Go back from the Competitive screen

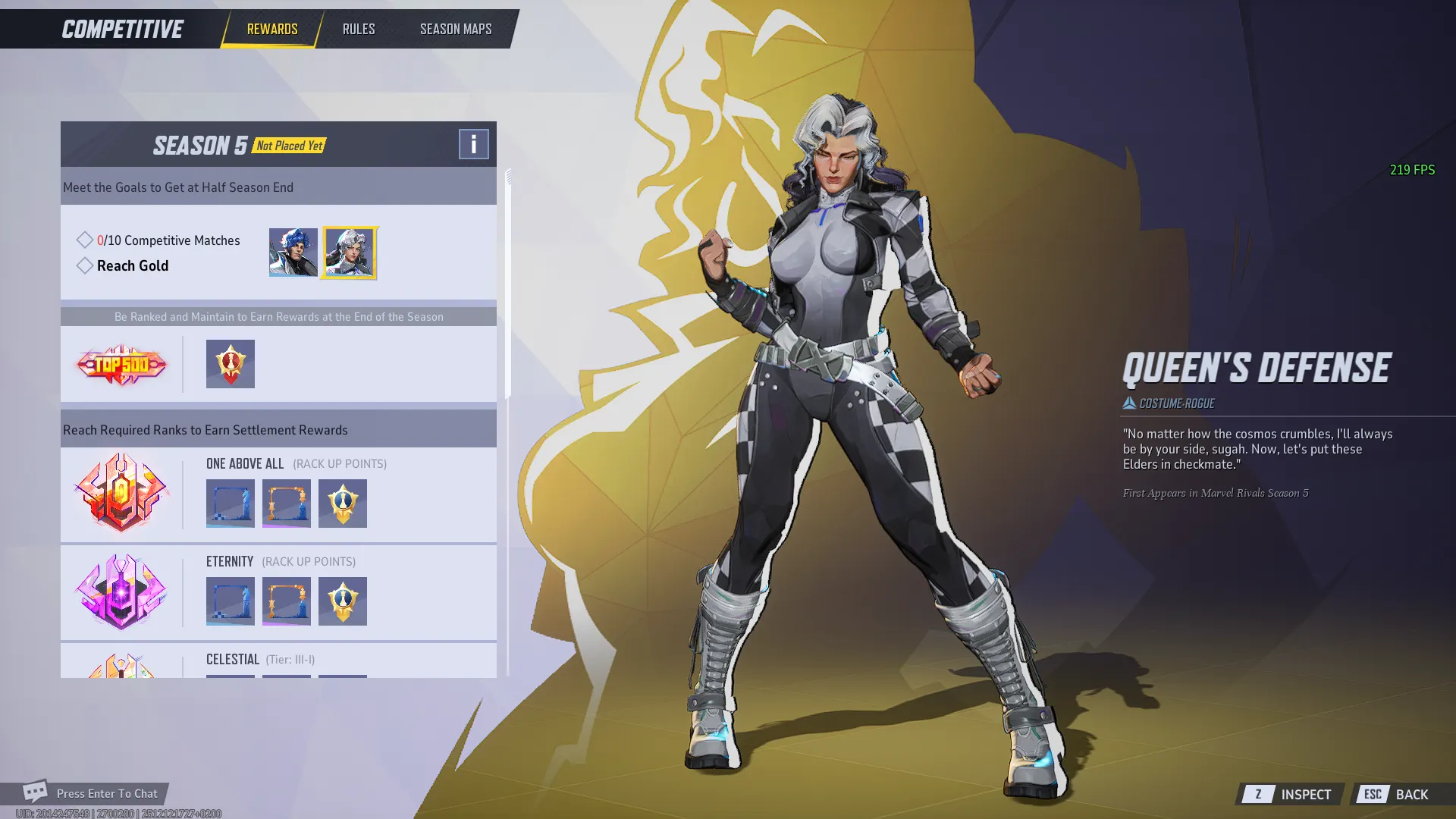(x=1397, y=794)
